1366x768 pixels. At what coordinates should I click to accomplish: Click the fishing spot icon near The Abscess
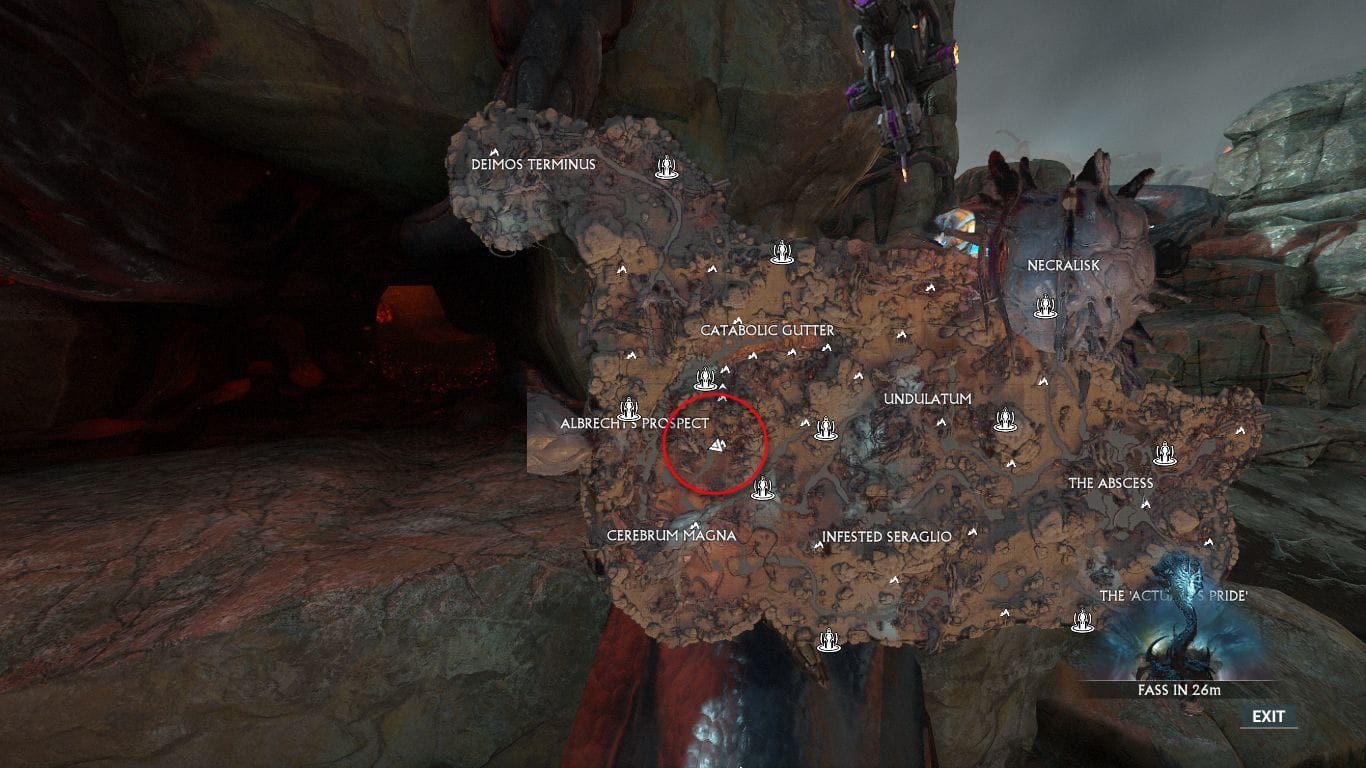click(x=1165, y=452)
